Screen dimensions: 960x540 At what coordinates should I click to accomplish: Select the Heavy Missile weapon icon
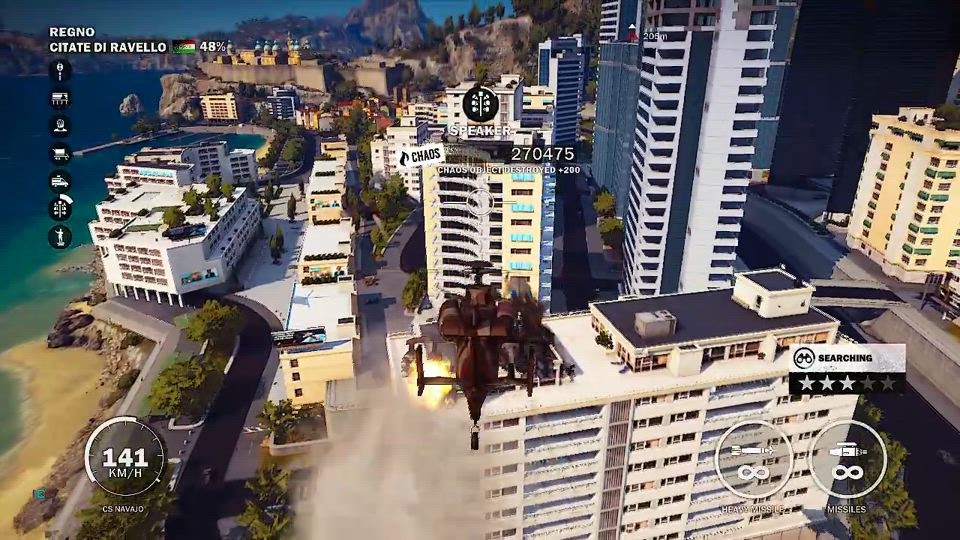click(754, 459)
